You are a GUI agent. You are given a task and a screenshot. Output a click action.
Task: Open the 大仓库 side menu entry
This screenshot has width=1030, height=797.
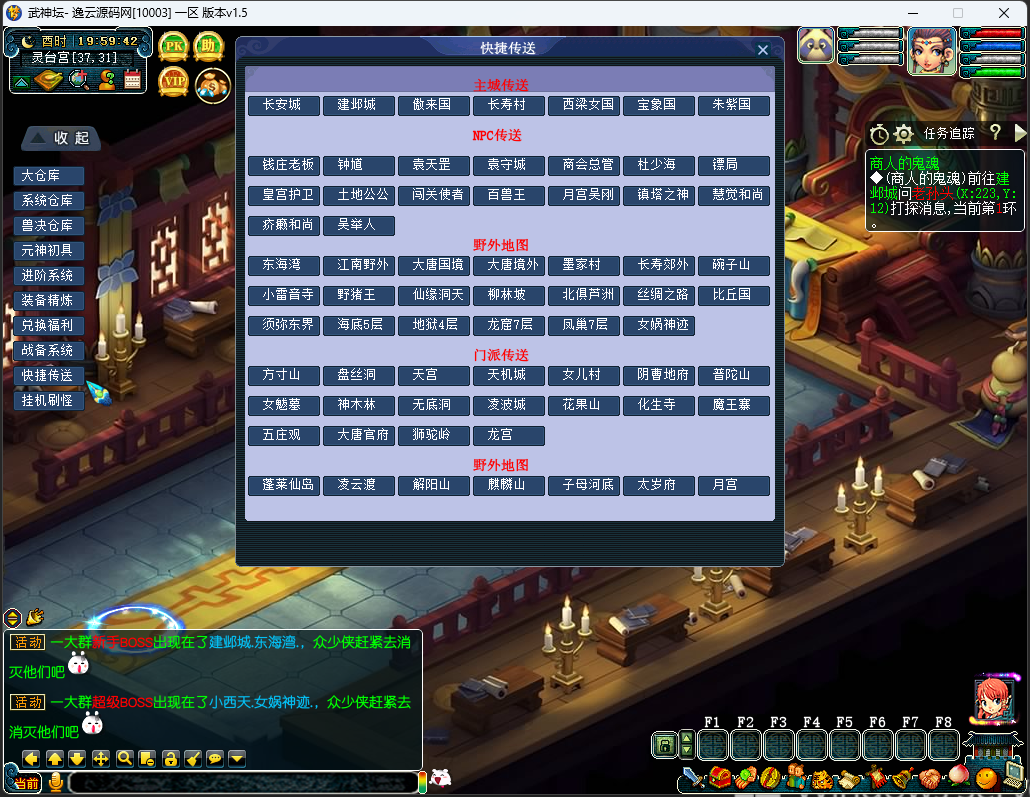[x=48, y=176]
